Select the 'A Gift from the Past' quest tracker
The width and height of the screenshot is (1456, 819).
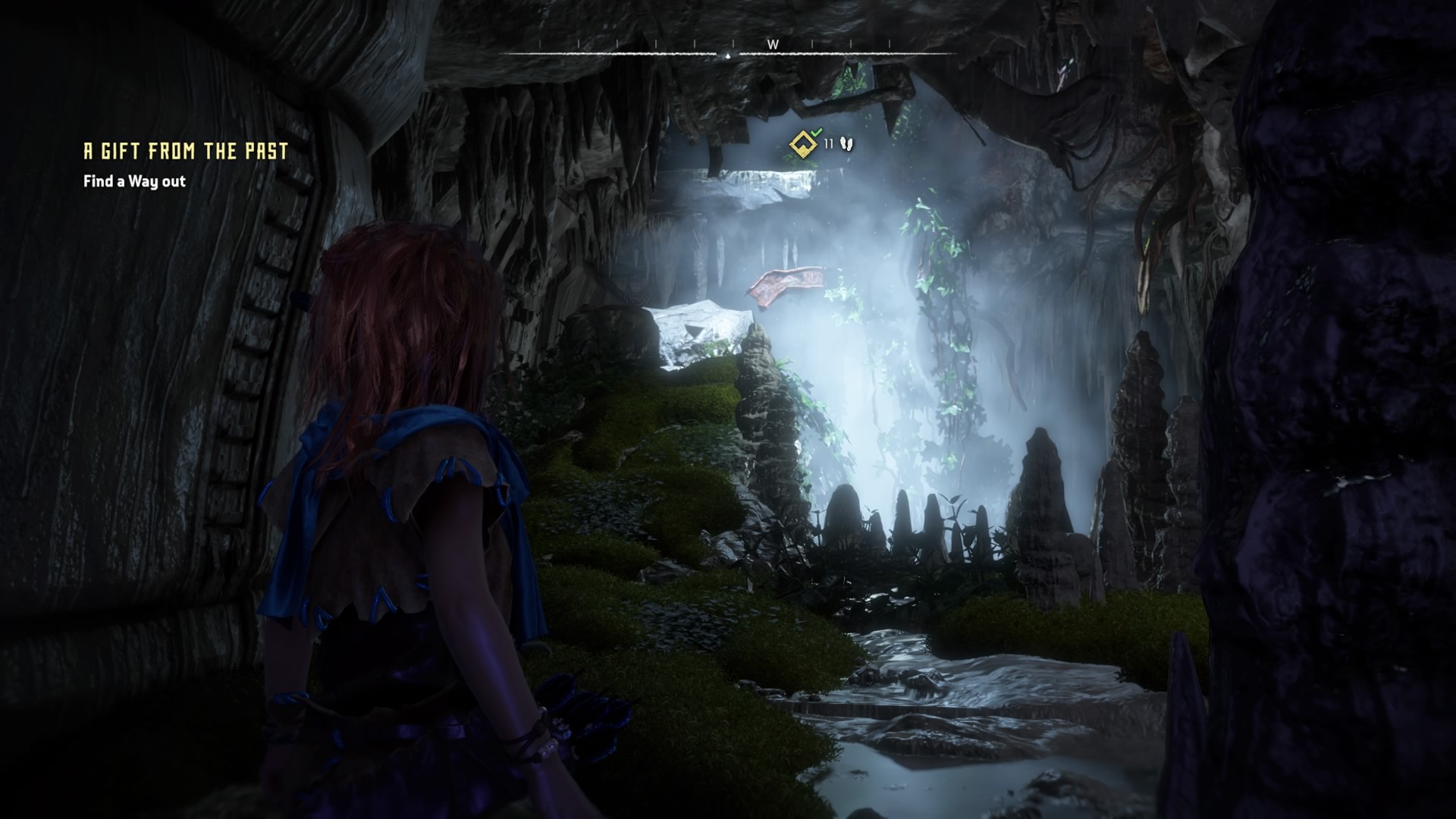point(186,152)
